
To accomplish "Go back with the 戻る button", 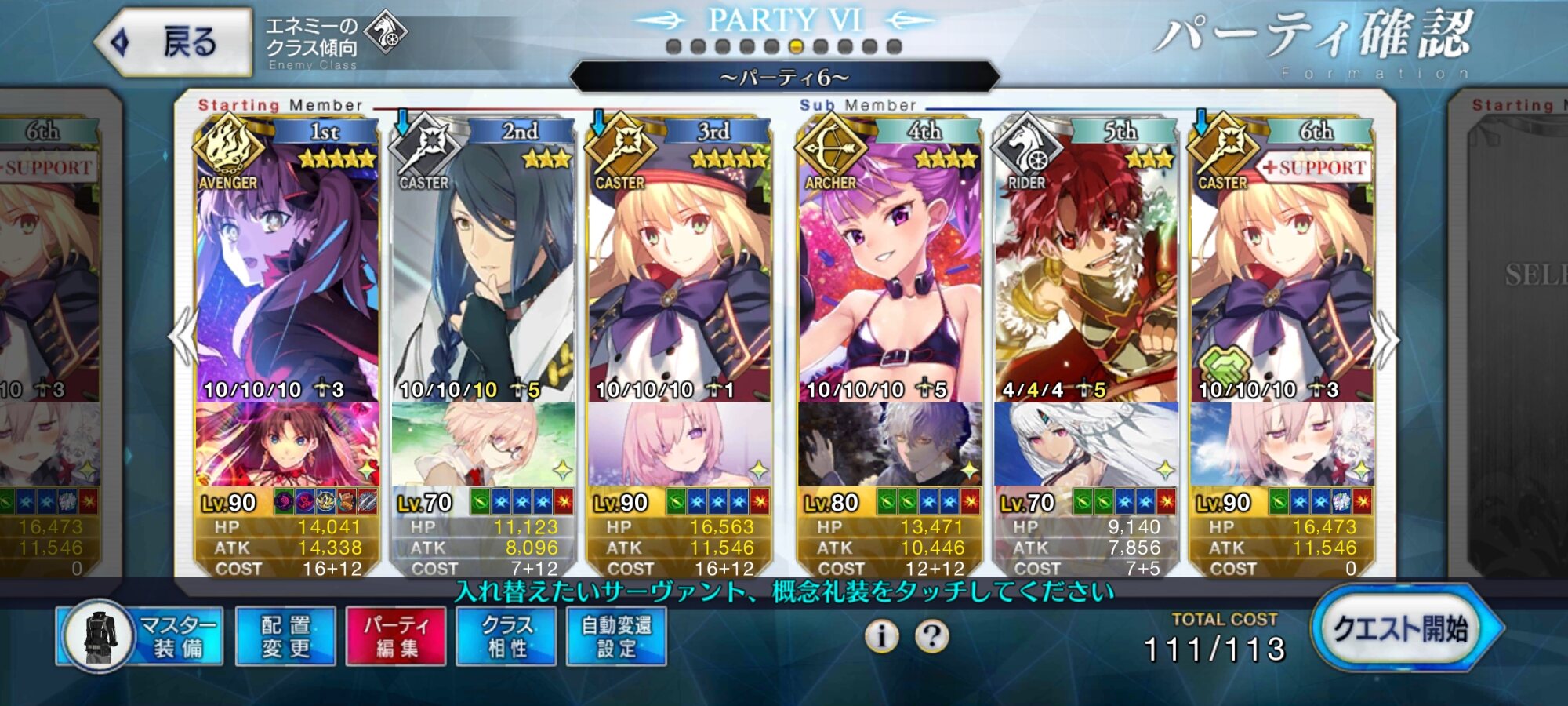I will pyautogui.click(x=174, y=42).
